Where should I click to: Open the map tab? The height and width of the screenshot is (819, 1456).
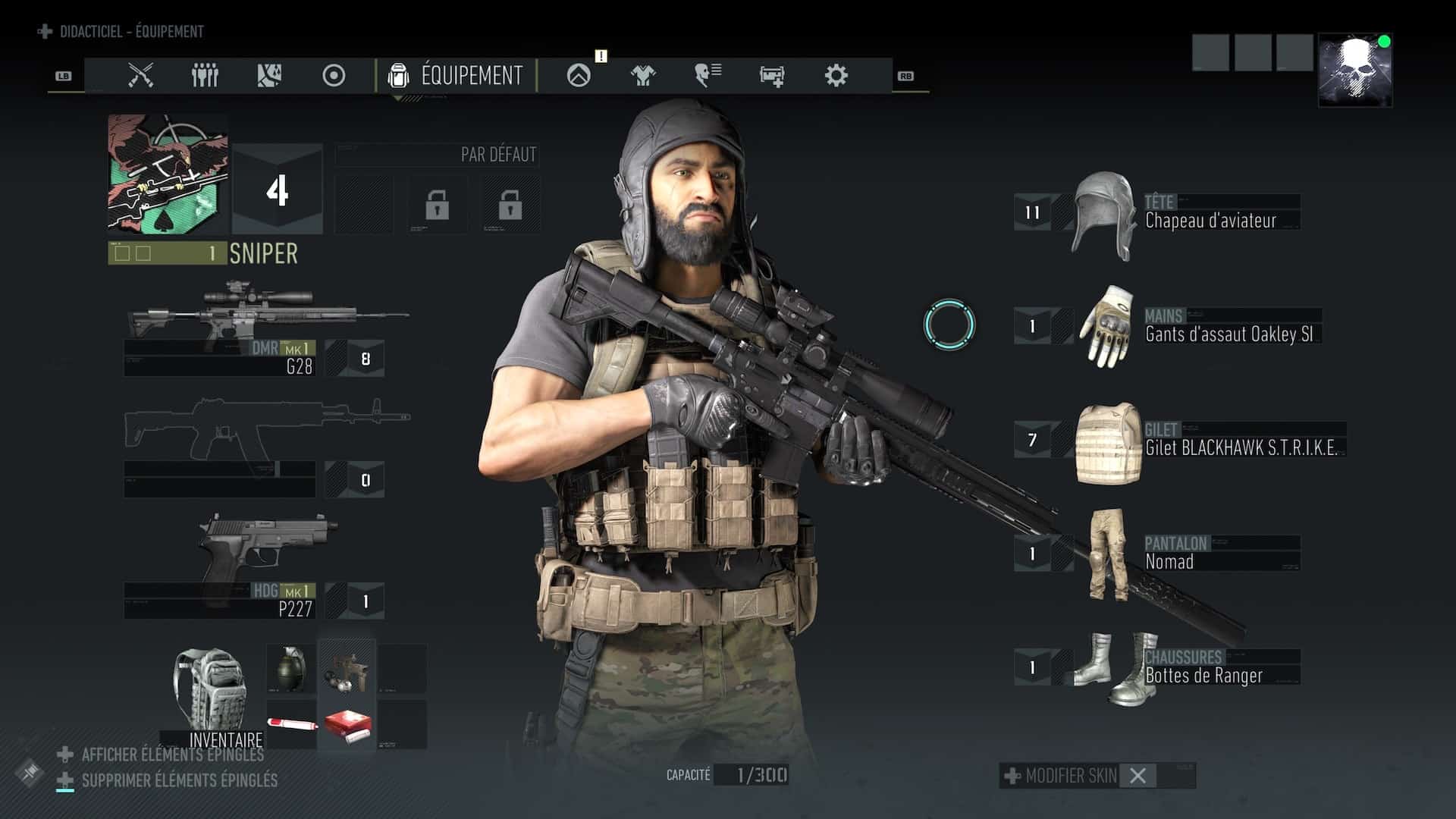(269, 75)
